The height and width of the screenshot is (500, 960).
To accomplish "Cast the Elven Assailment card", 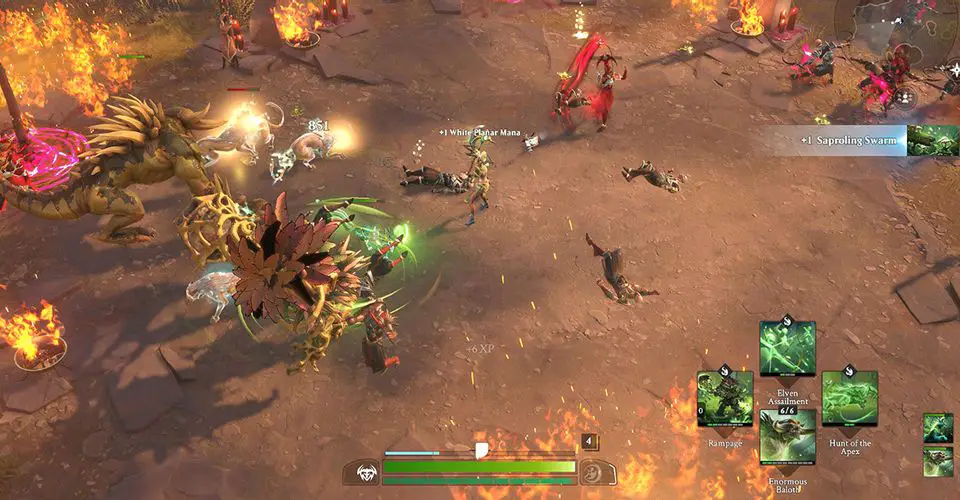I will coord(787,348).
